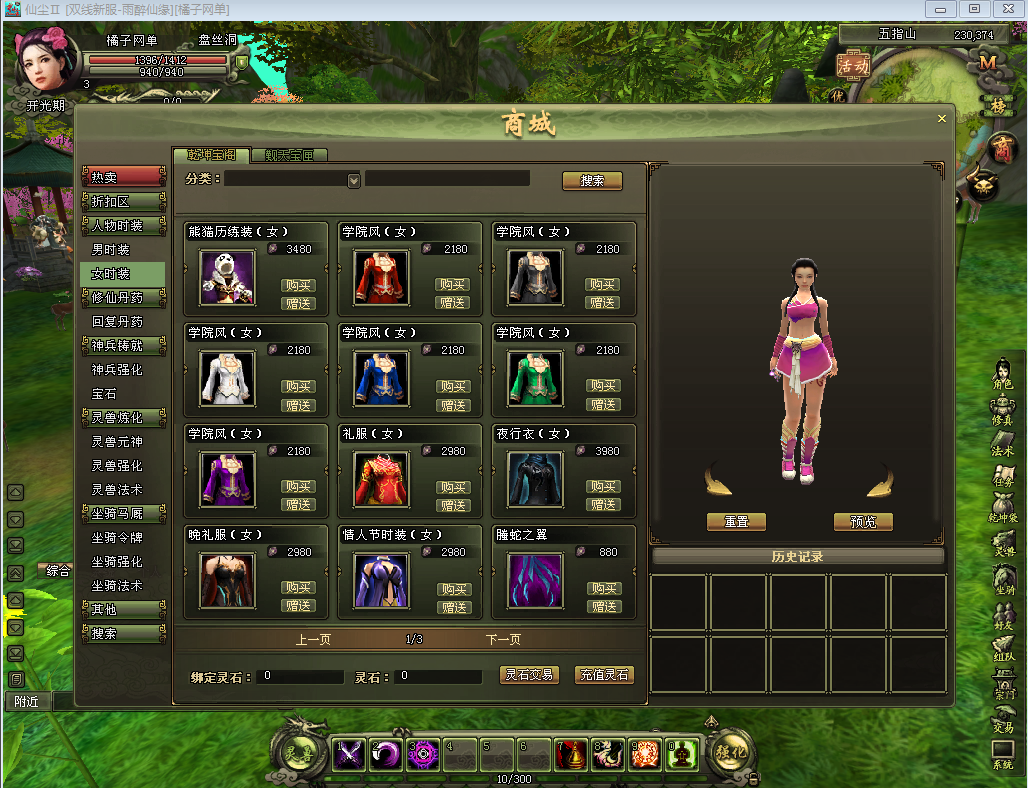Image resolution: width=1028 pixels, height=788 pixels.
Task: Open 灵石交易 spirit stone trading
Action: (528, 675)
